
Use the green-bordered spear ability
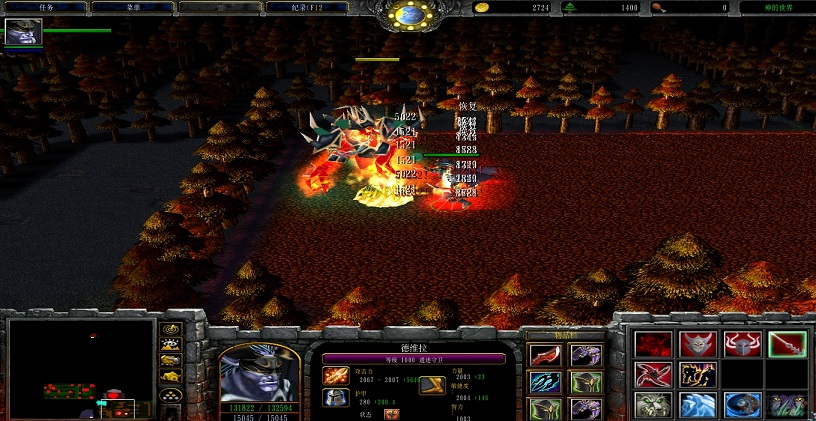pyautogui.click(x=786, y=344)
